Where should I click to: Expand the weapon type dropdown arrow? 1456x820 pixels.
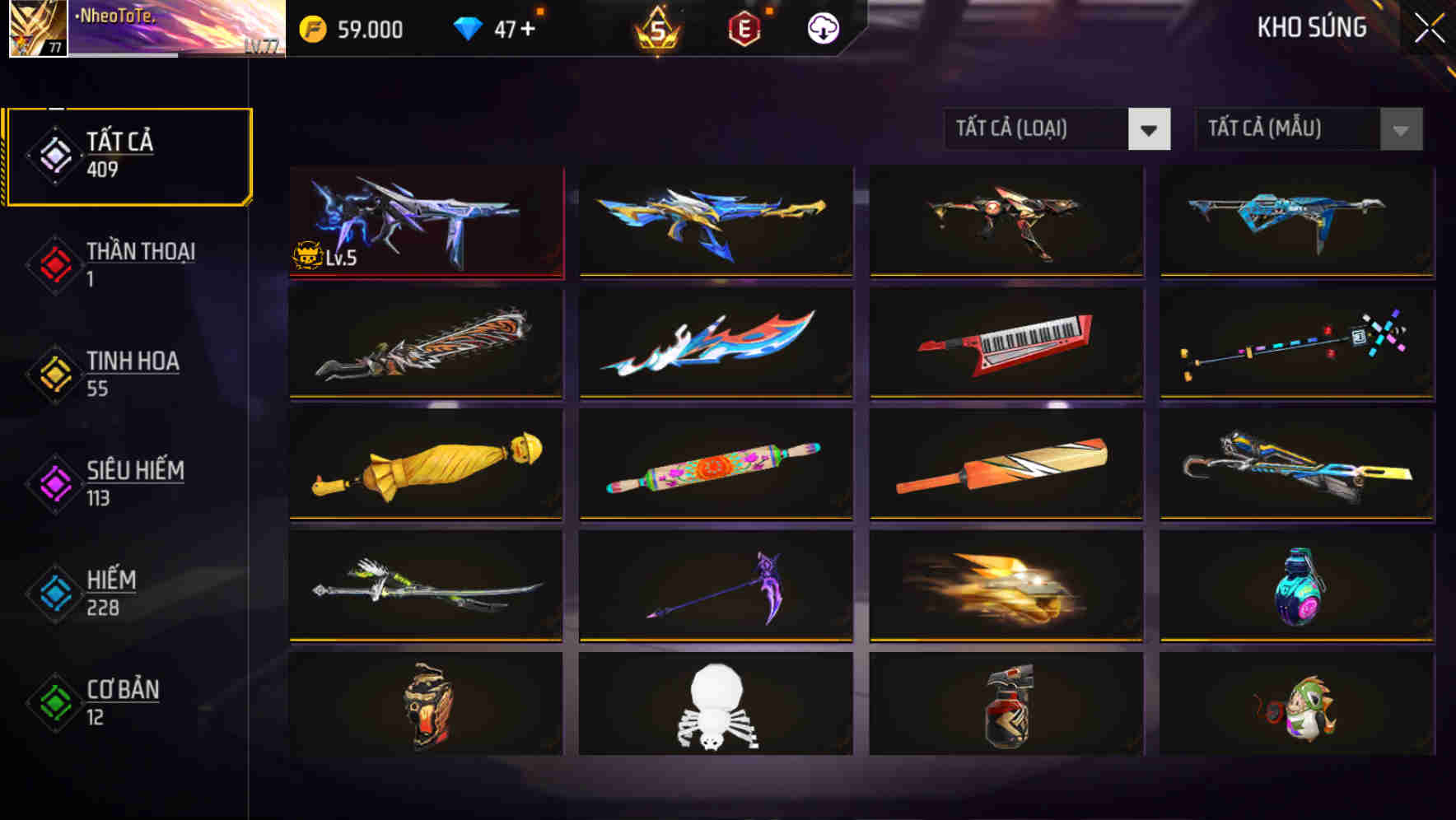click(1150, 129)
